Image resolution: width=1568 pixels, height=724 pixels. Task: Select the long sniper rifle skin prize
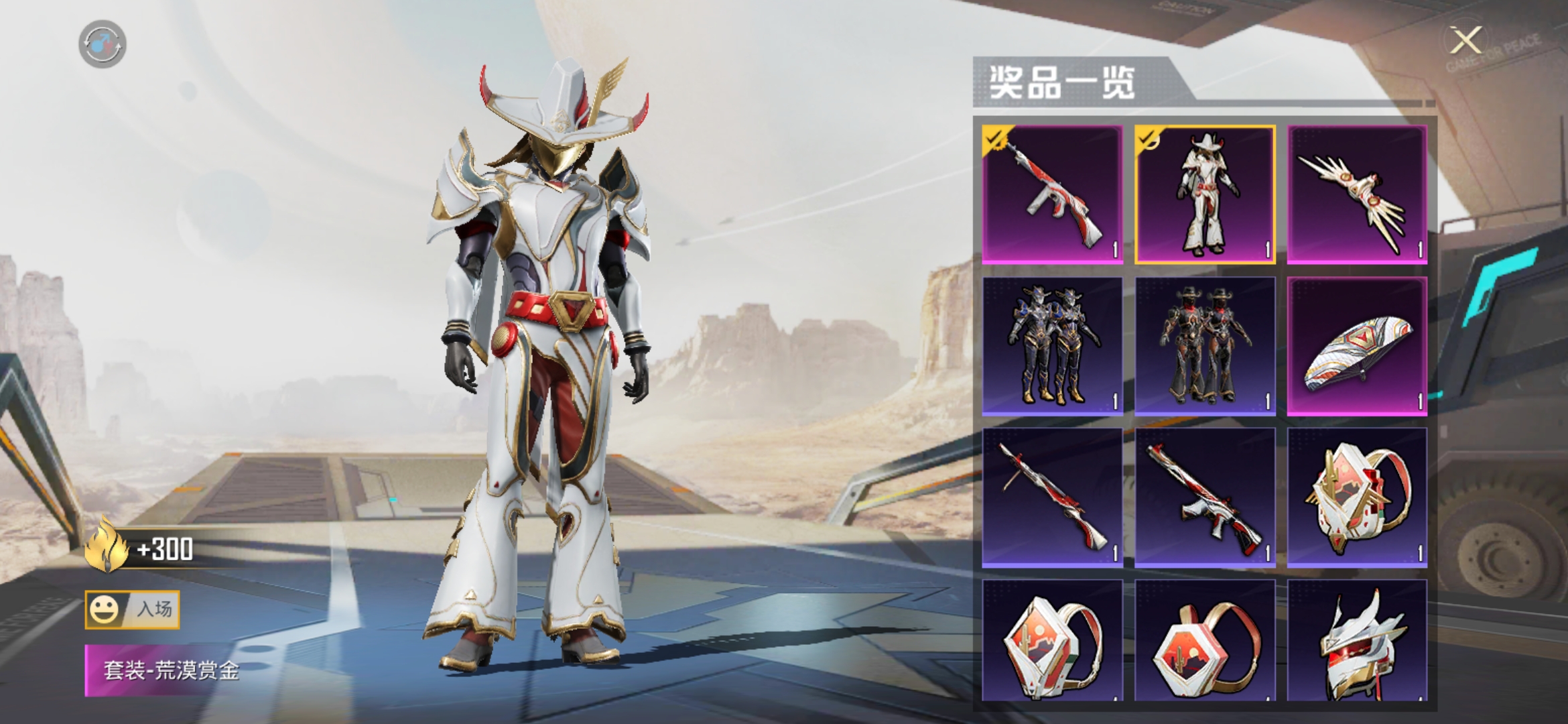coord(1052,497)
